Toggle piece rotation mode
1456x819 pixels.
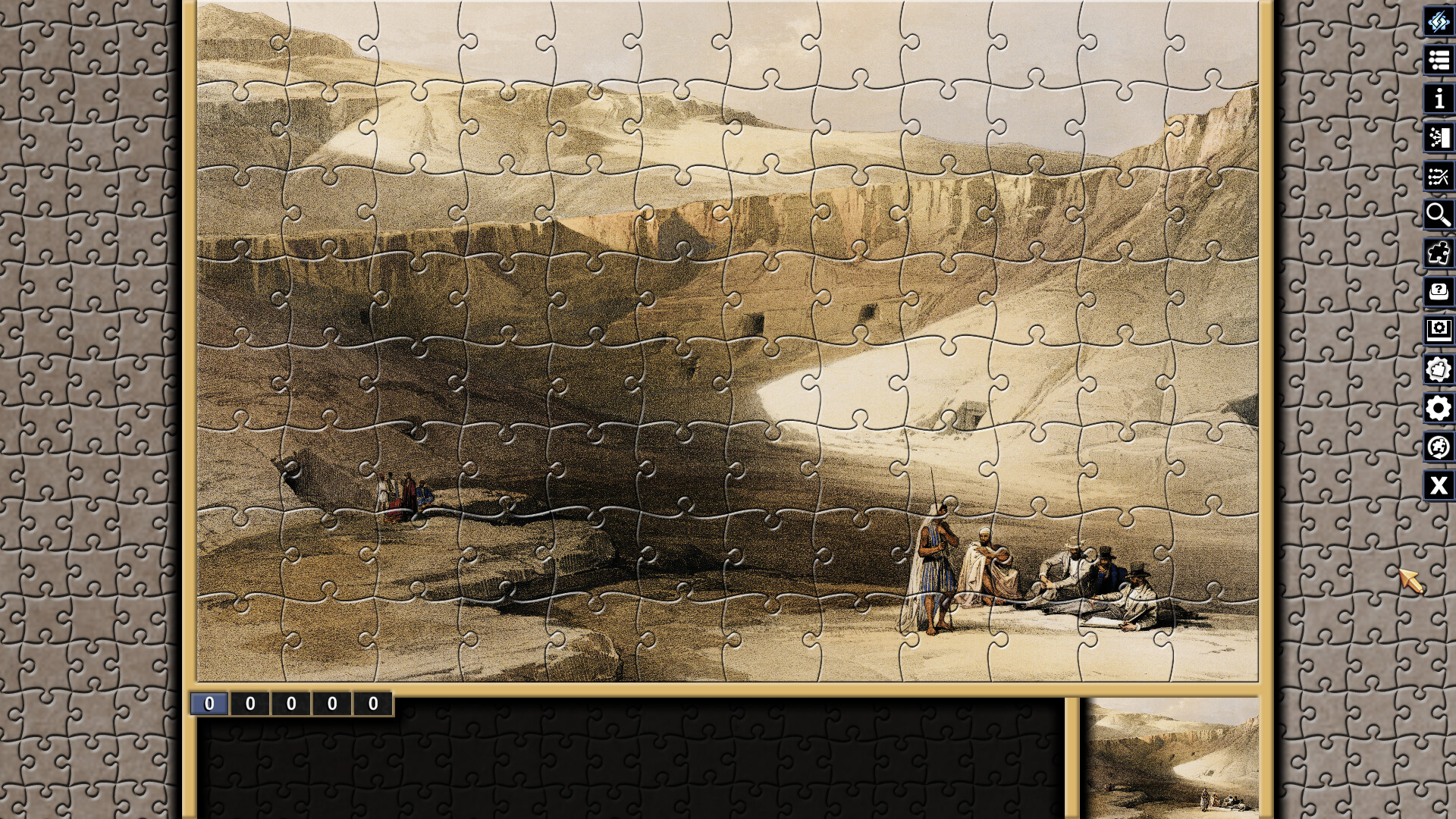(x=1439, y=446)
